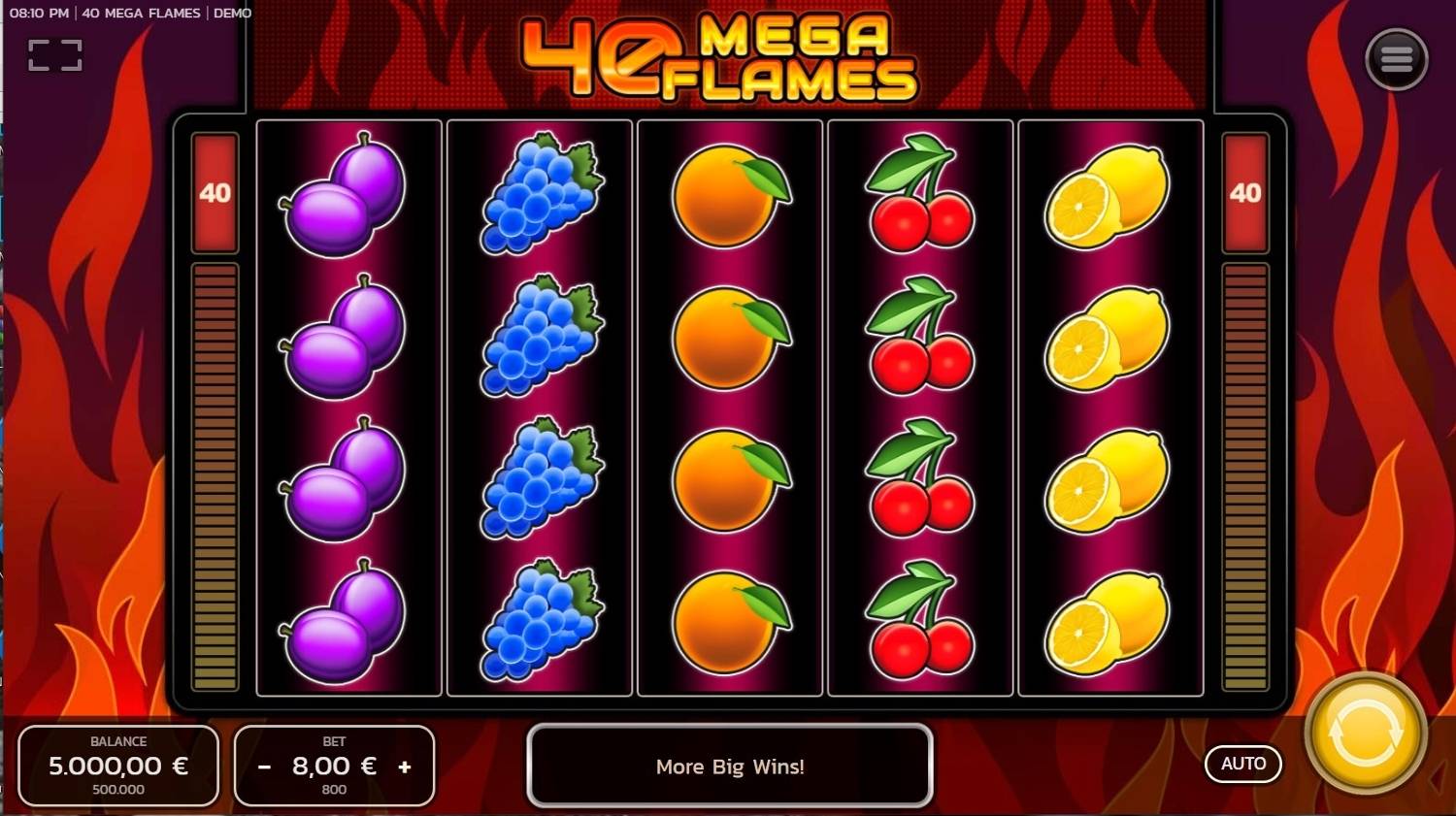Increase the bet with the plus control

(x=405, y=766)
